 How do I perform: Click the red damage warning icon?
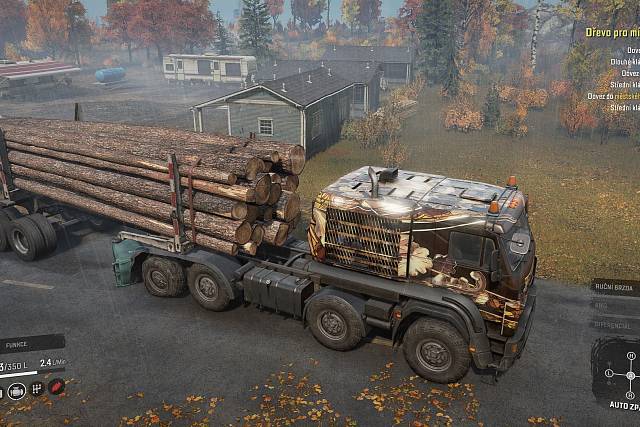[57, 387]
